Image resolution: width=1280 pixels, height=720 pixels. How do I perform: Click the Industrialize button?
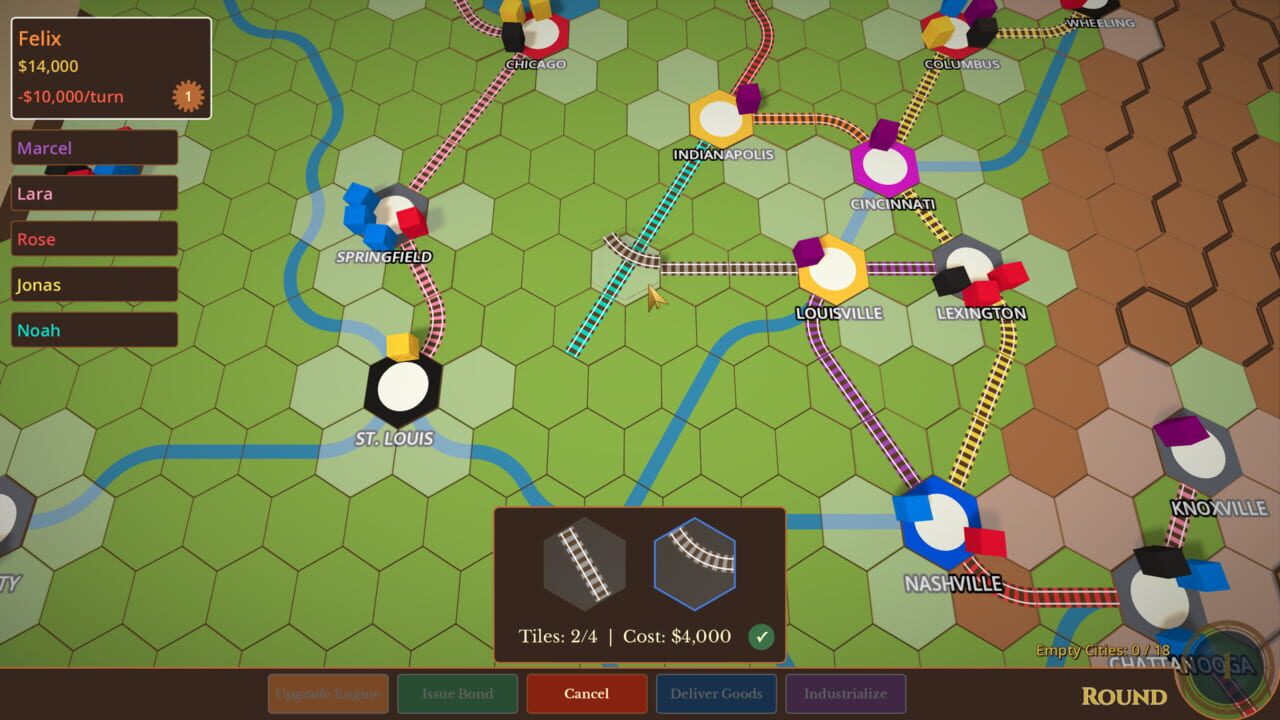click(x=846, y=693)
